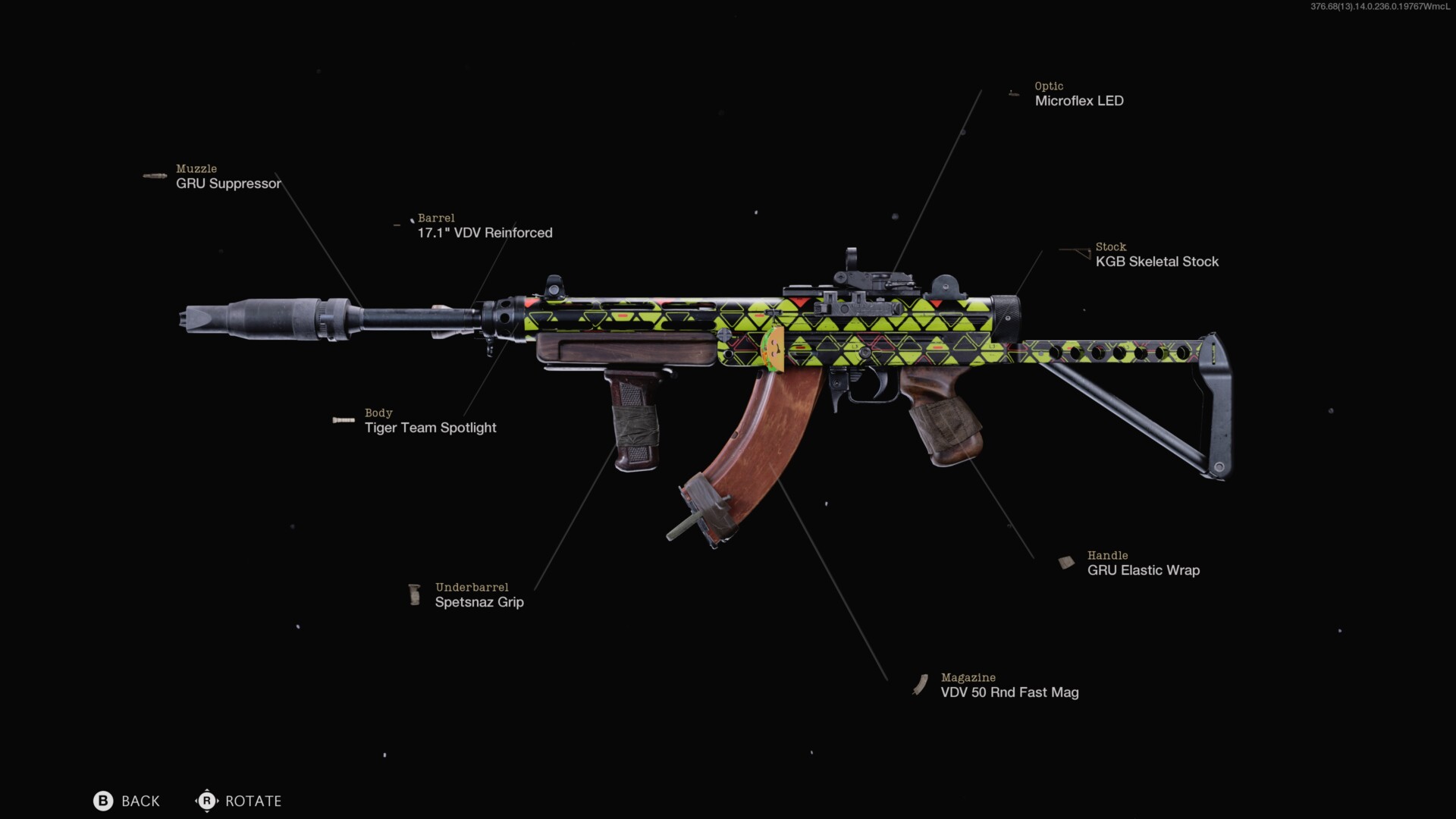Open the Handle attachment slot icon

point(1065,562)
